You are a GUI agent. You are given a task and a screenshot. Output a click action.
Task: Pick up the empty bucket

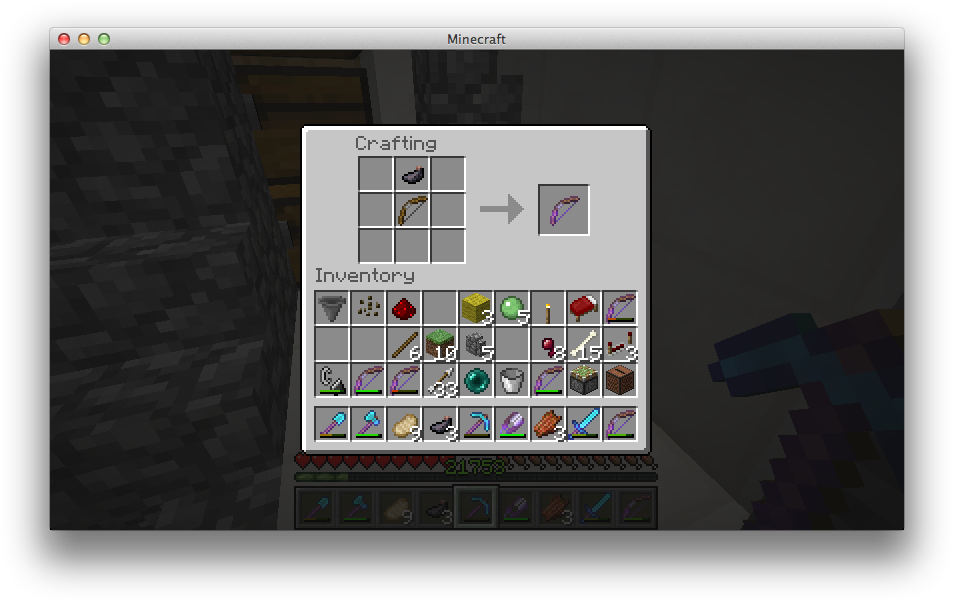511,381
